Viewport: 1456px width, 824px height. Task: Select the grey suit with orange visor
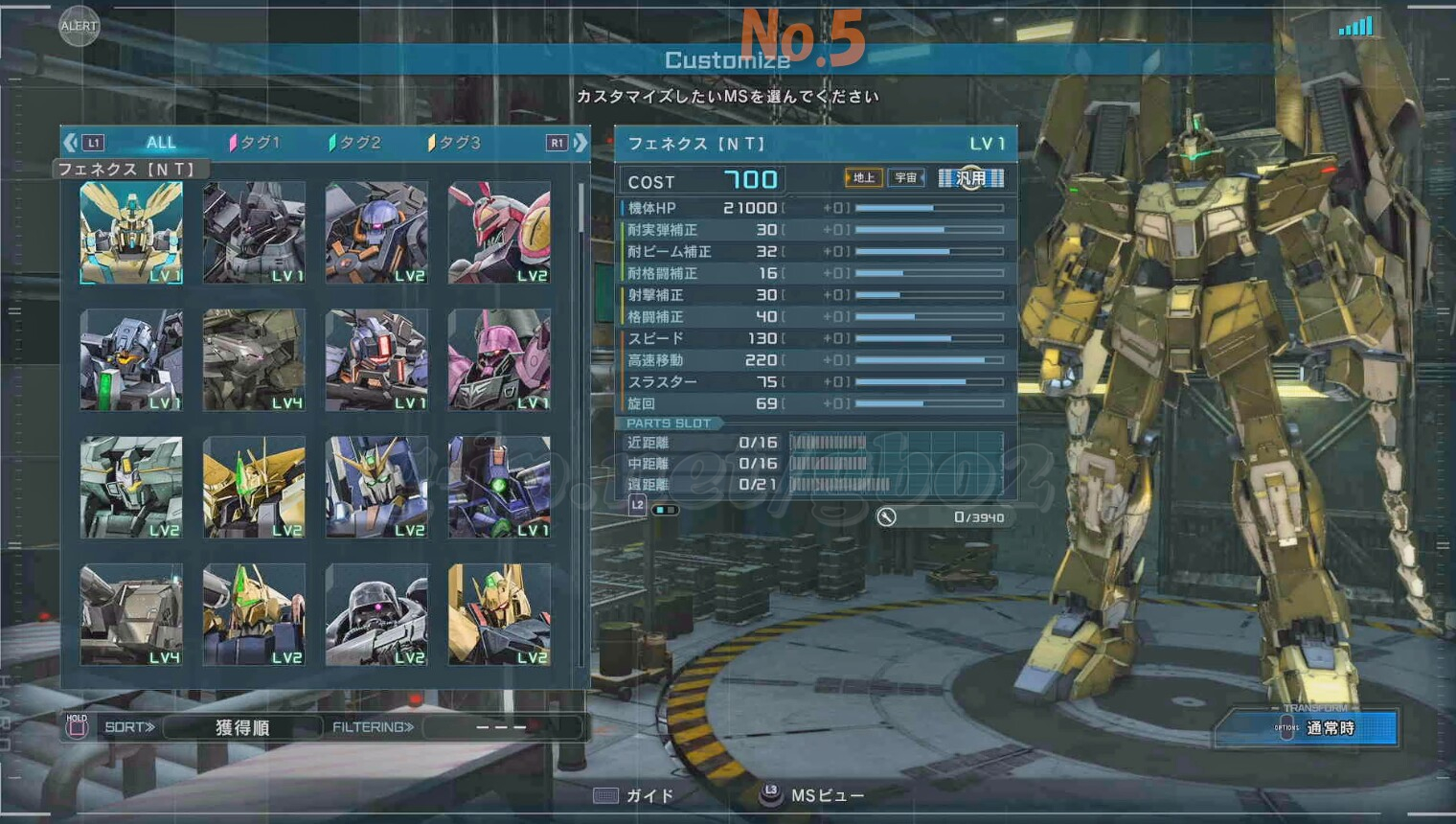click(131, 360)
